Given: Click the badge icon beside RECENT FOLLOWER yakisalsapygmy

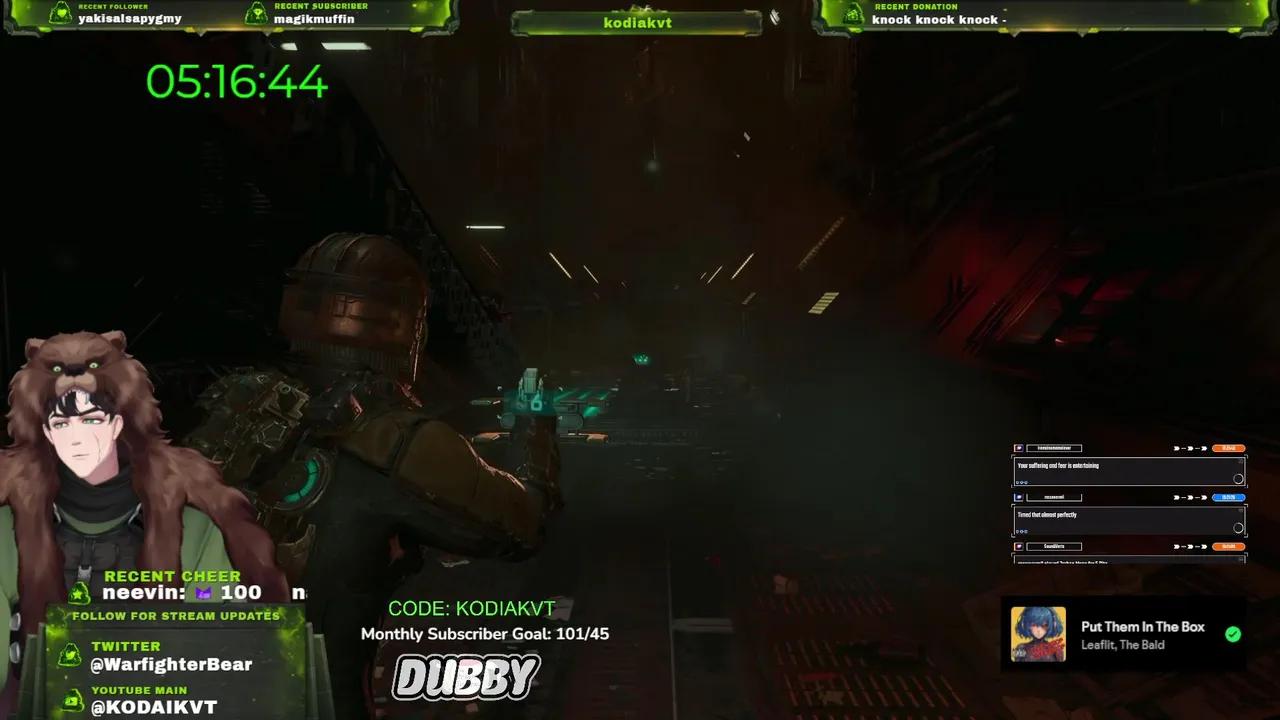Looking at the screenshot, I should 61,12.
